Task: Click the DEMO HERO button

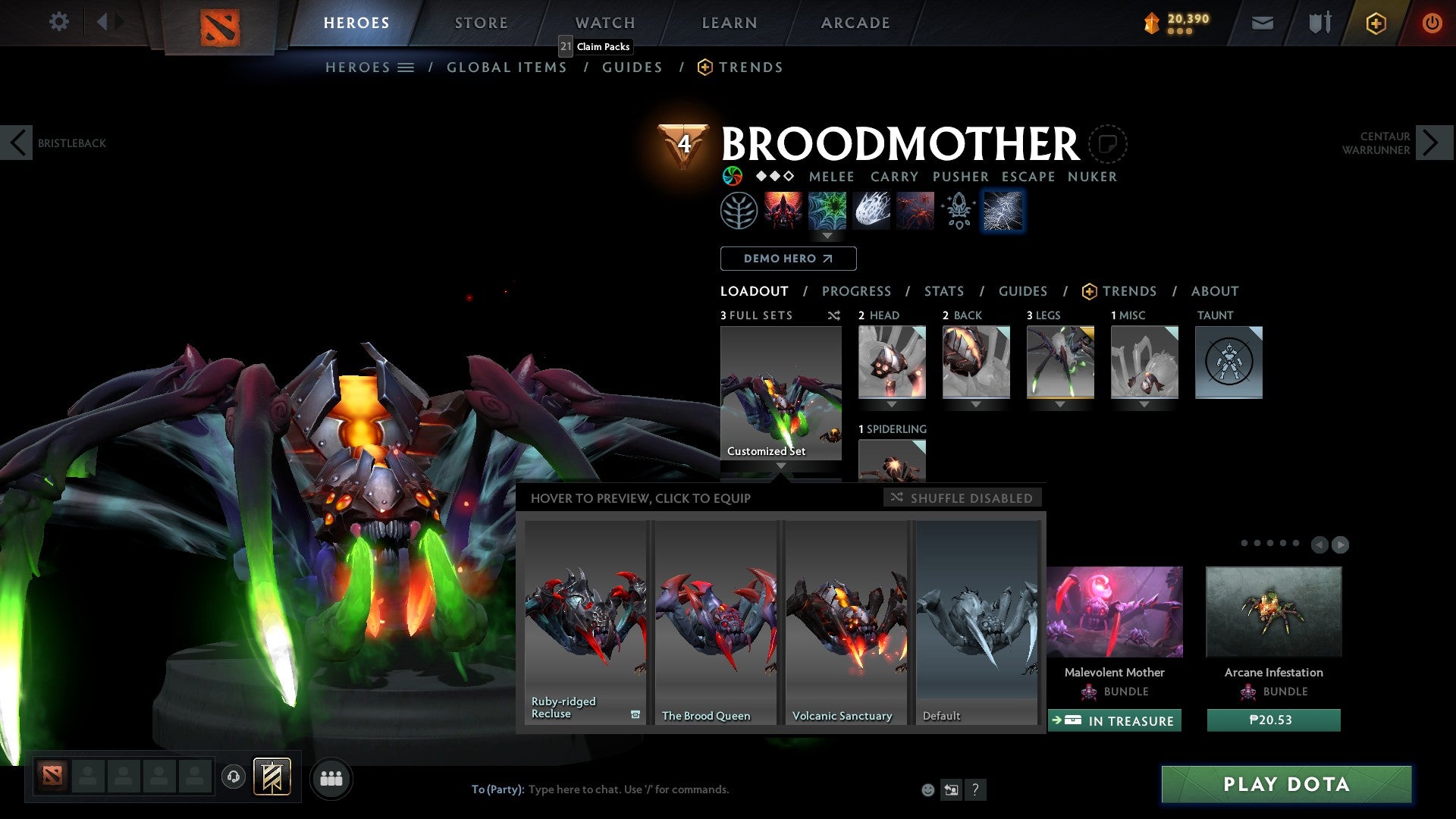Action: tap(788, 259)
